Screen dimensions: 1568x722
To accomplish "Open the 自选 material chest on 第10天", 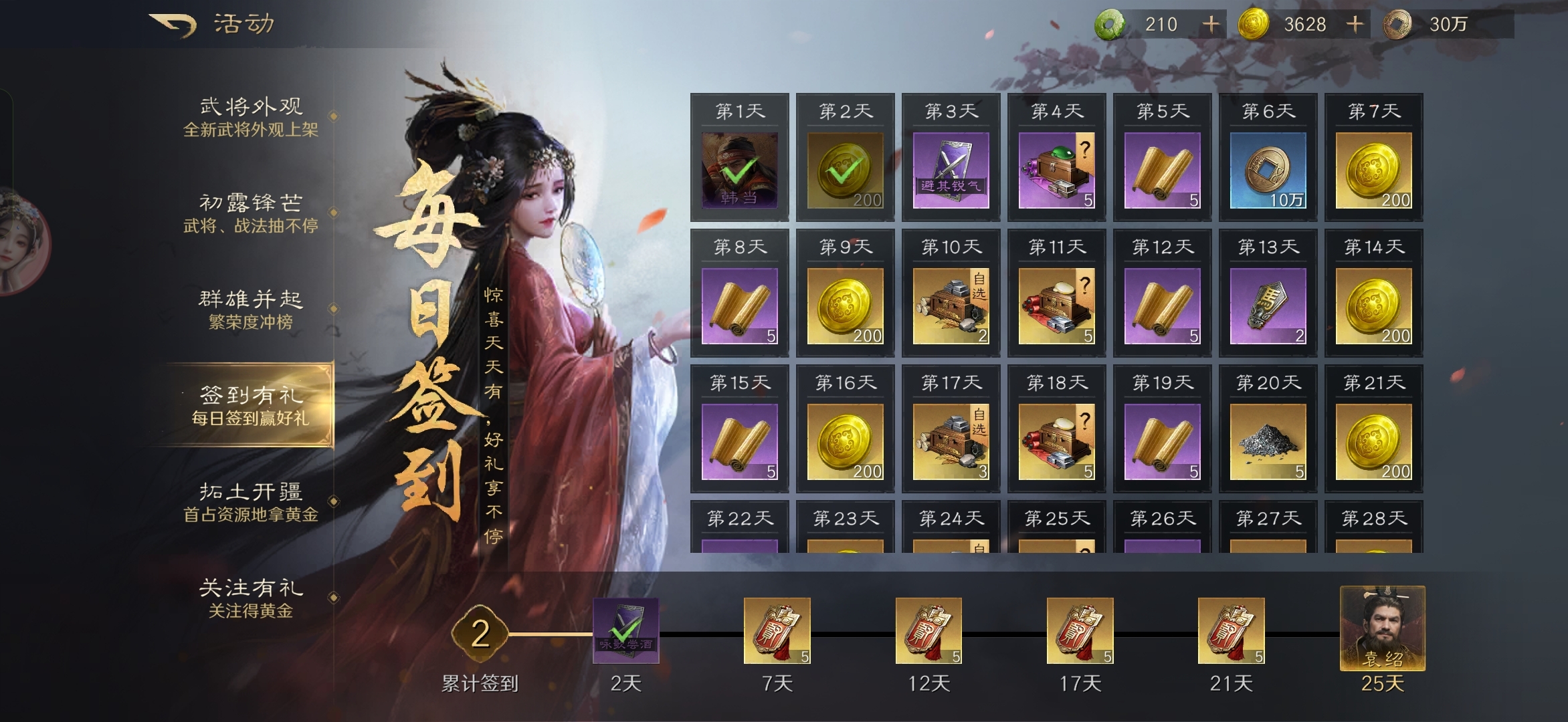I will tap(951, 304).
